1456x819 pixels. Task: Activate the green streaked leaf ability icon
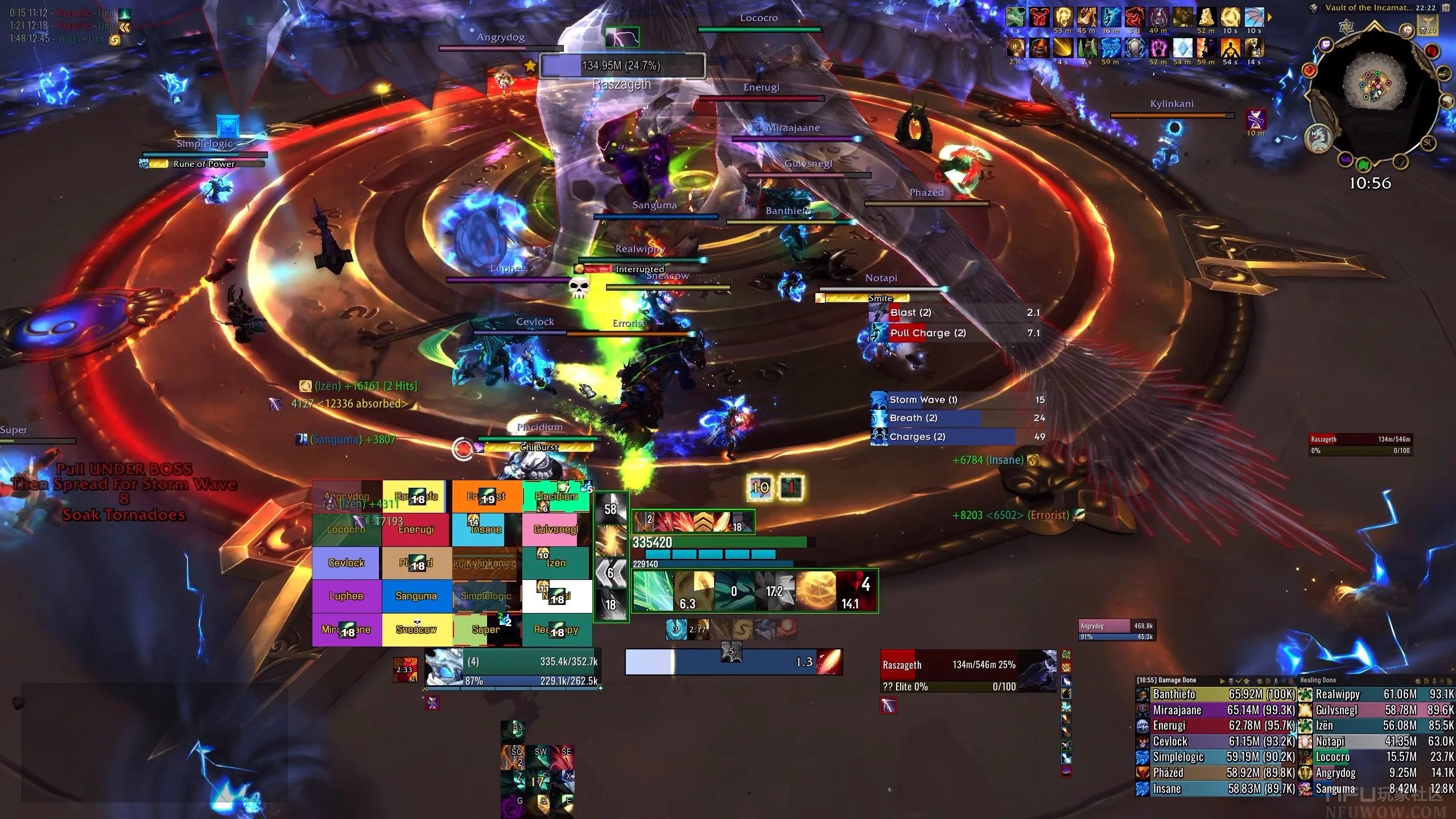click(653, 591)
